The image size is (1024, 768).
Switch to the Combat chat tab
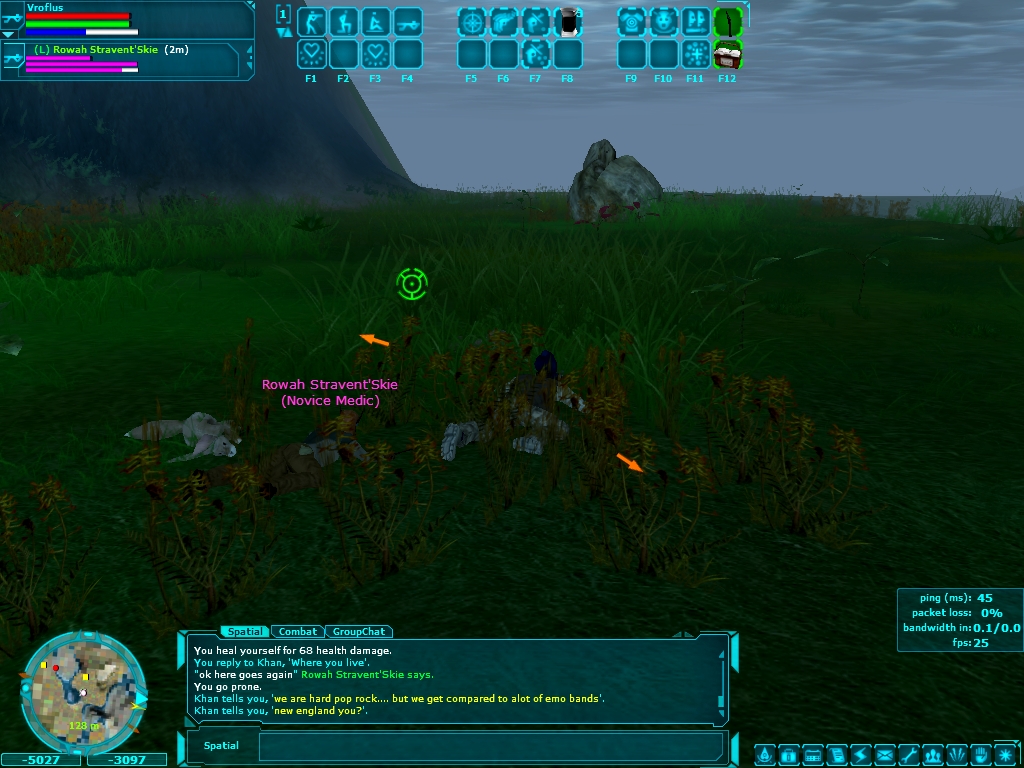coord(298,632)
